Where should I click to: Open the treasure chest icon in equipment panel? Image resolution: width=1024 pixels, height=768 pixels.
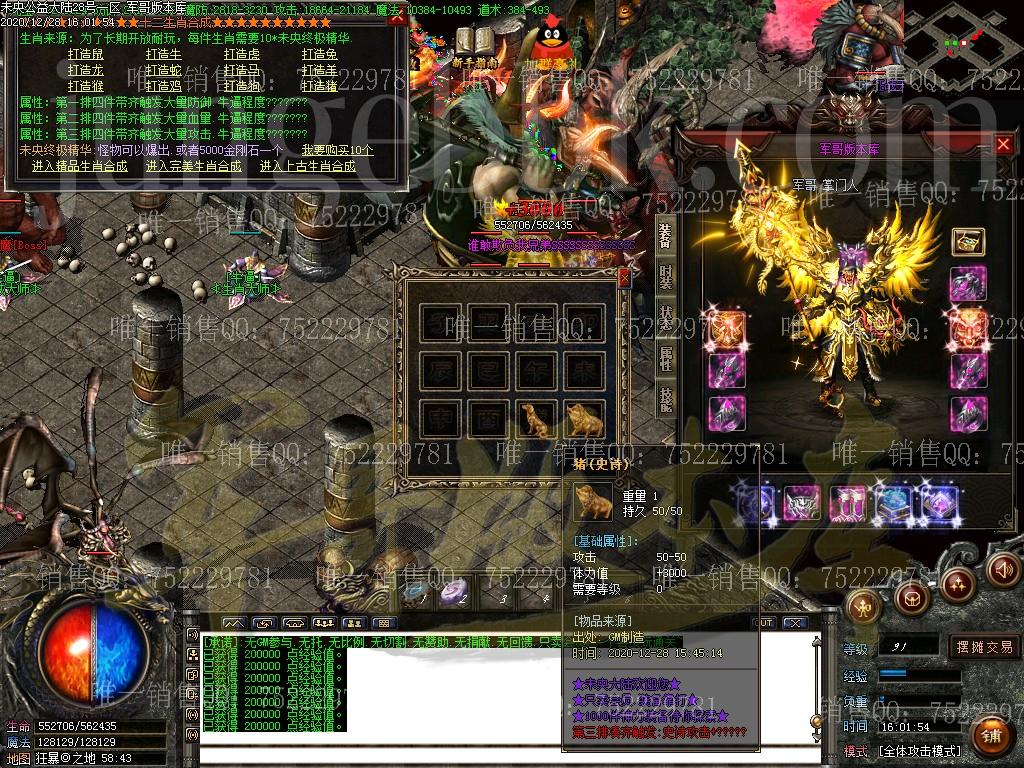pyautogui.click(x=968, y=241)
